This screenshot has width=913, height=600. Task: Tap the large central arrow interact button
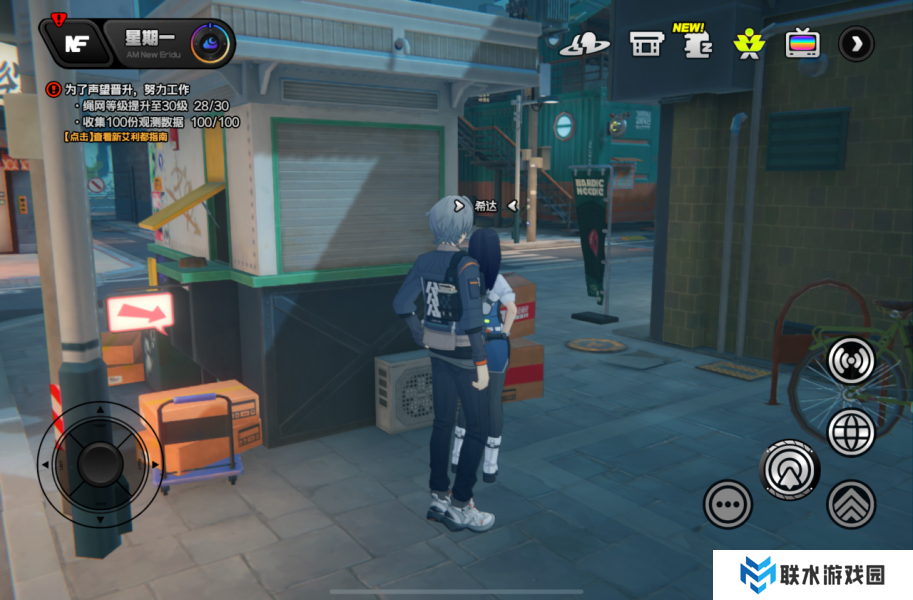tap(789, 469)
